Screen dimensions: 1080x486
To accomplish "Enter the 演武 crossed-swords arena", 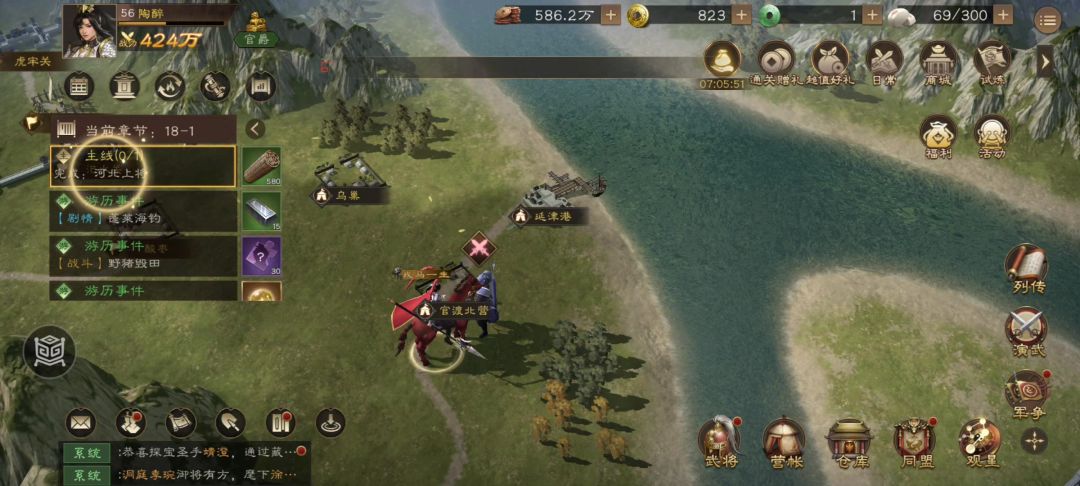I will click(1026, 331).
